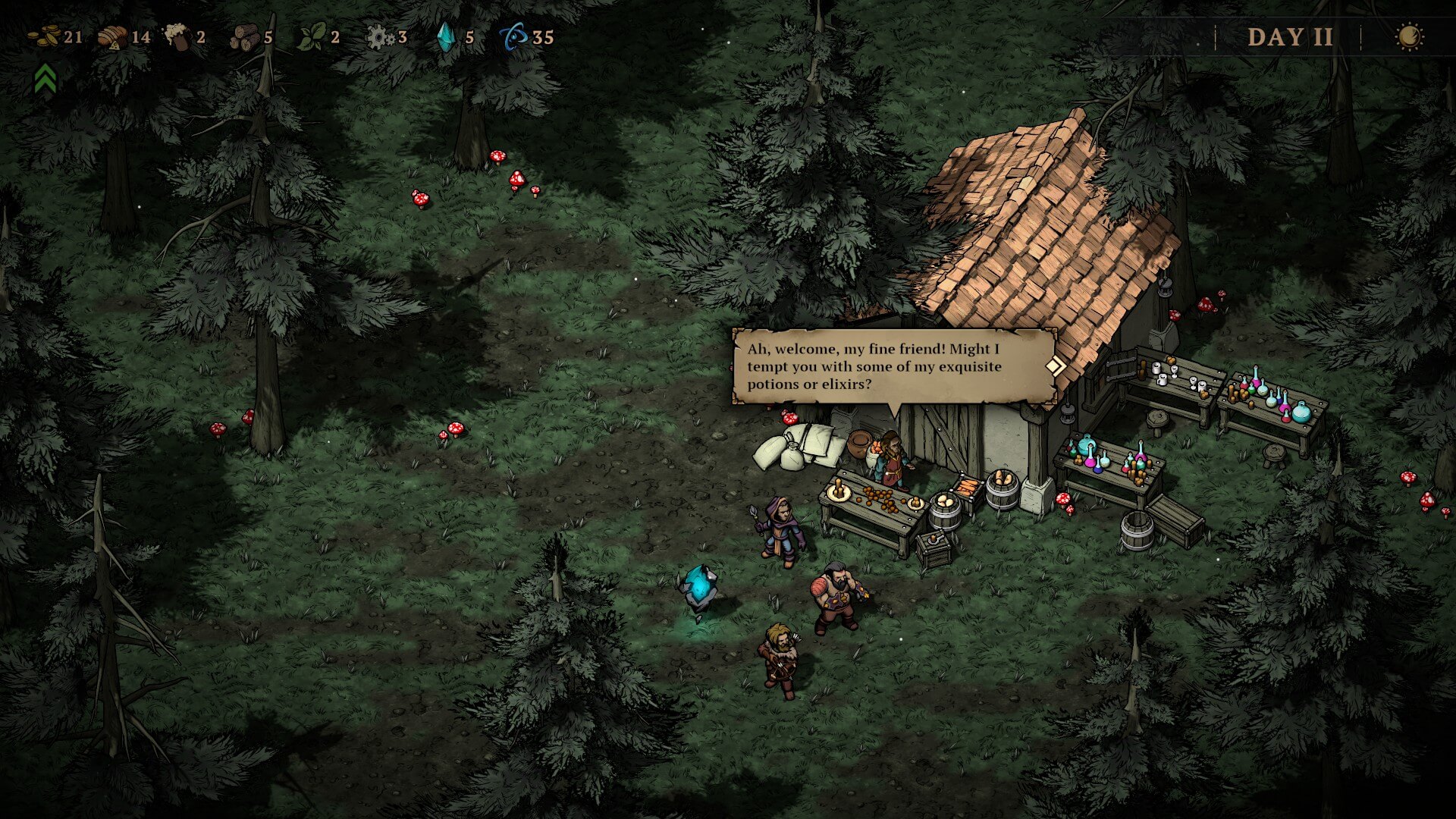Advance the merchant's dialogue via diamond marker
1456x819 pixels.
pyautogui.click(x=1055, y=366)
